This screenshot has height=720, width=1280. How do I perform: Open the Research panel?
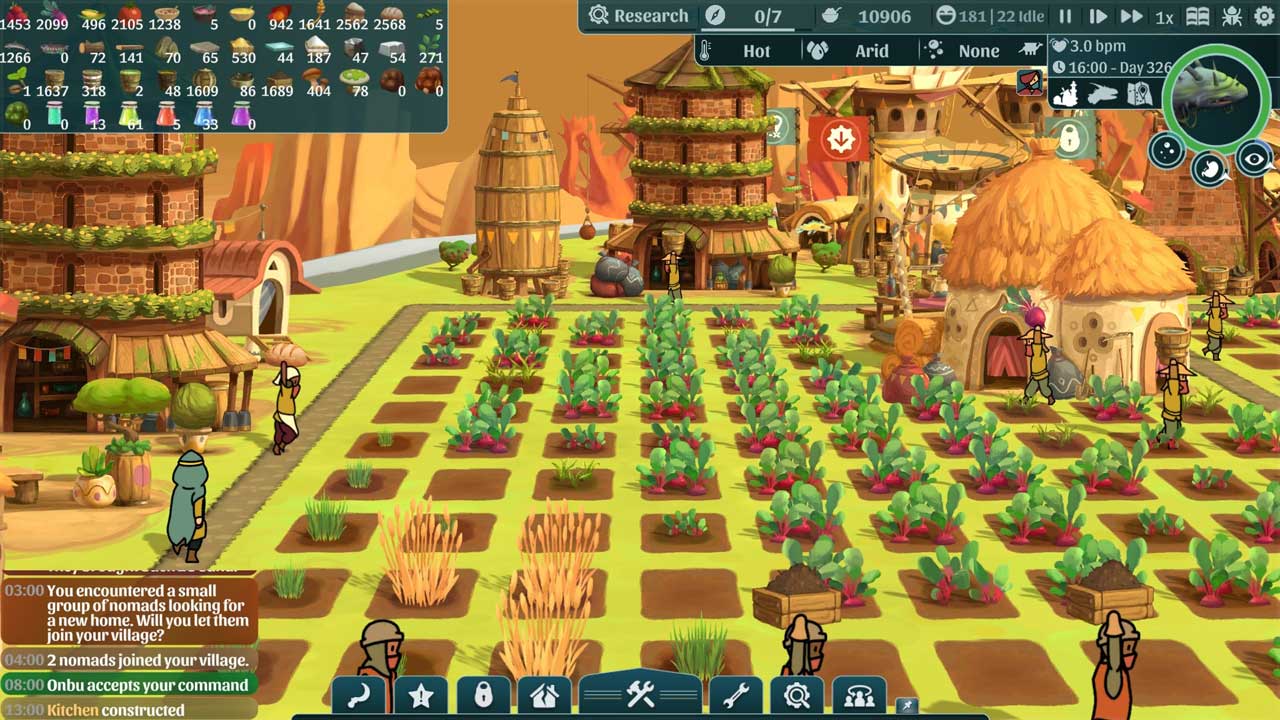pos(638,16)
